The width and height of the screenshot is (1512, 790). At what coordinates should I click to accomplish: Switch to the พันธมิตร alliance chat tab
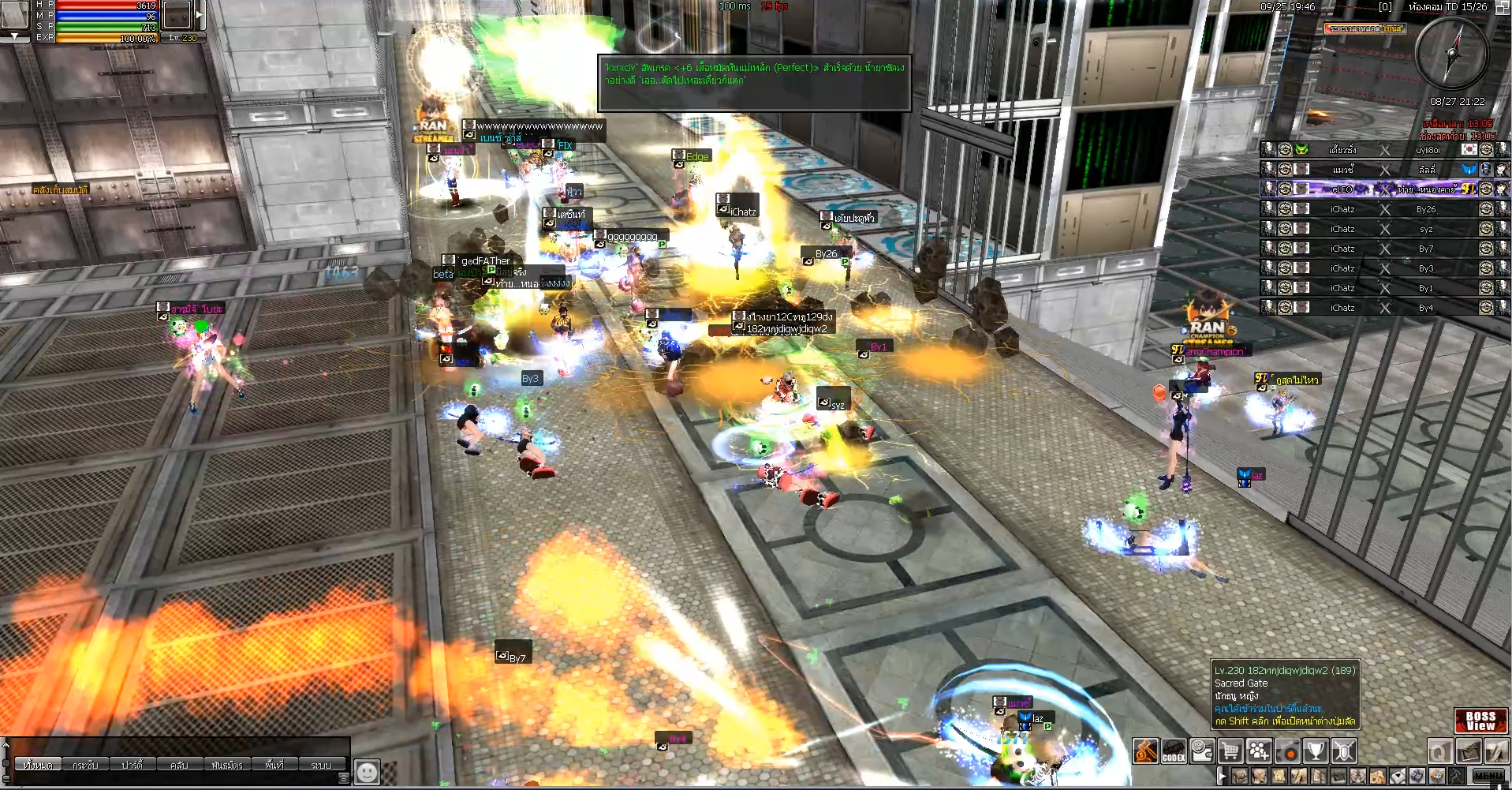click(227, 765)
